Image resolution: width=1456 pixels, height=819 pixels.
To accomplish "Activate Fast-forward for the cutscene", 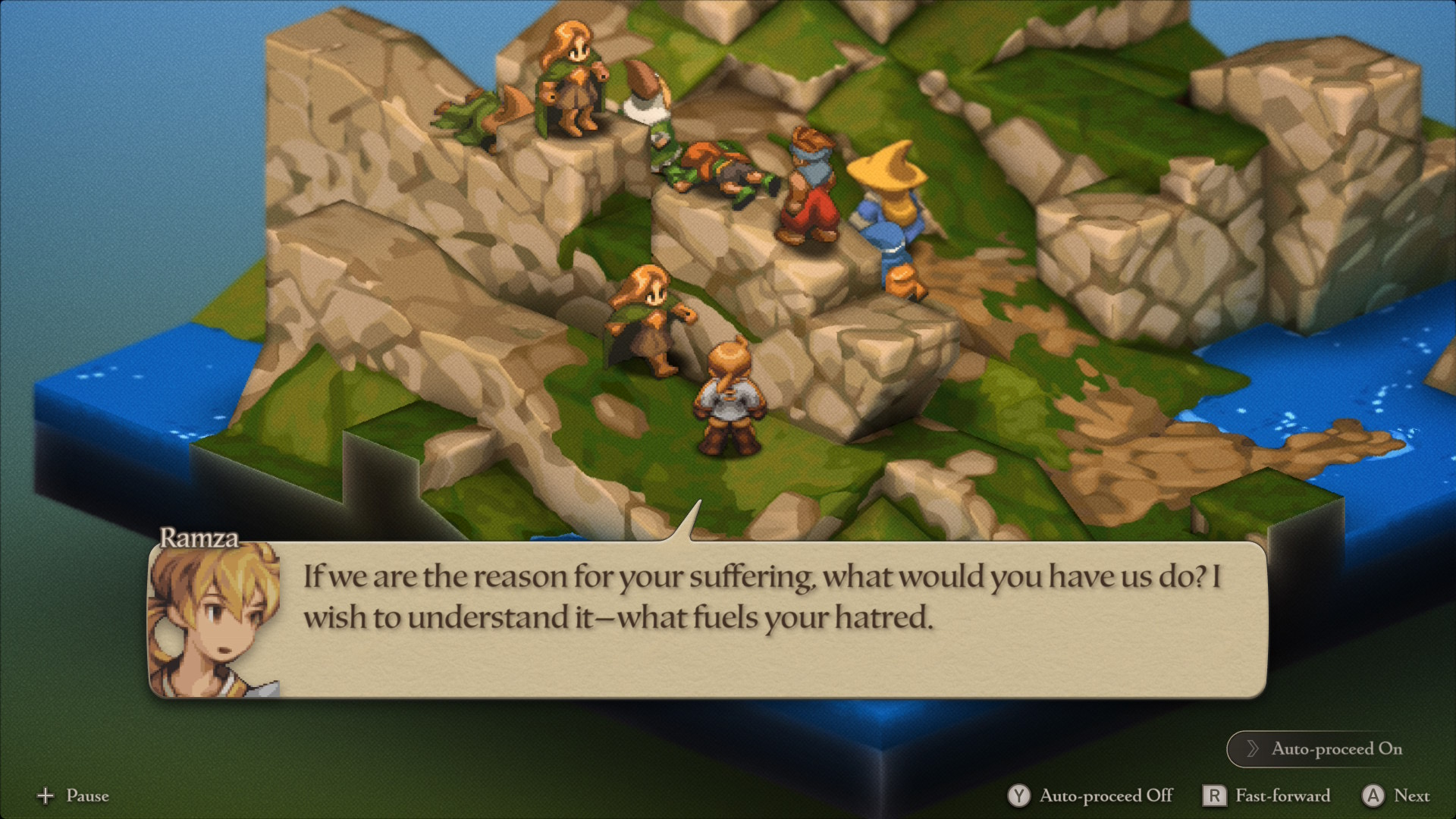I will (x=1266, y=795).
